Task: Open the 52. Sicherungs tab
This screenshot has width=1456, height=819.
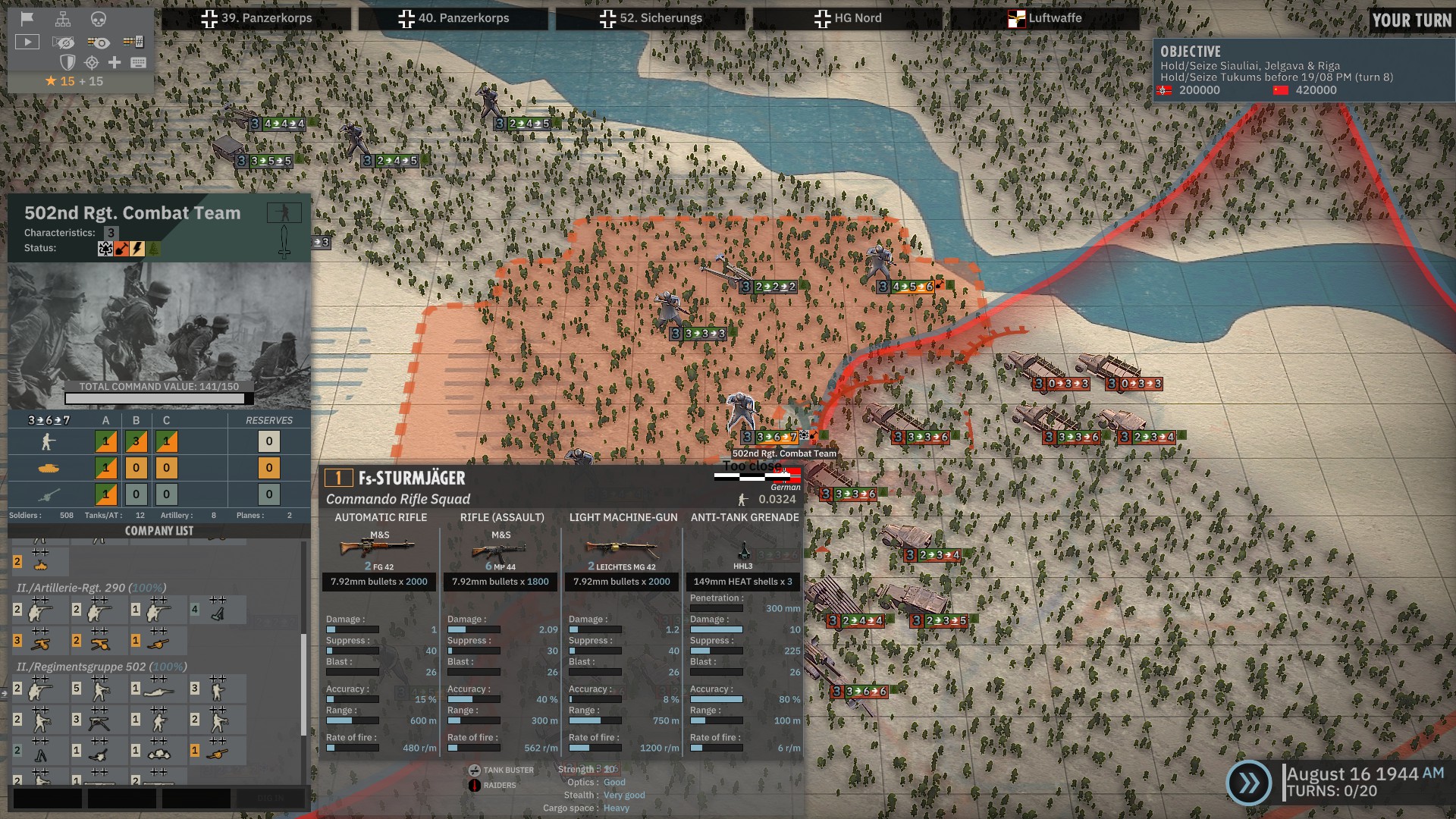Action: point(651,18)
